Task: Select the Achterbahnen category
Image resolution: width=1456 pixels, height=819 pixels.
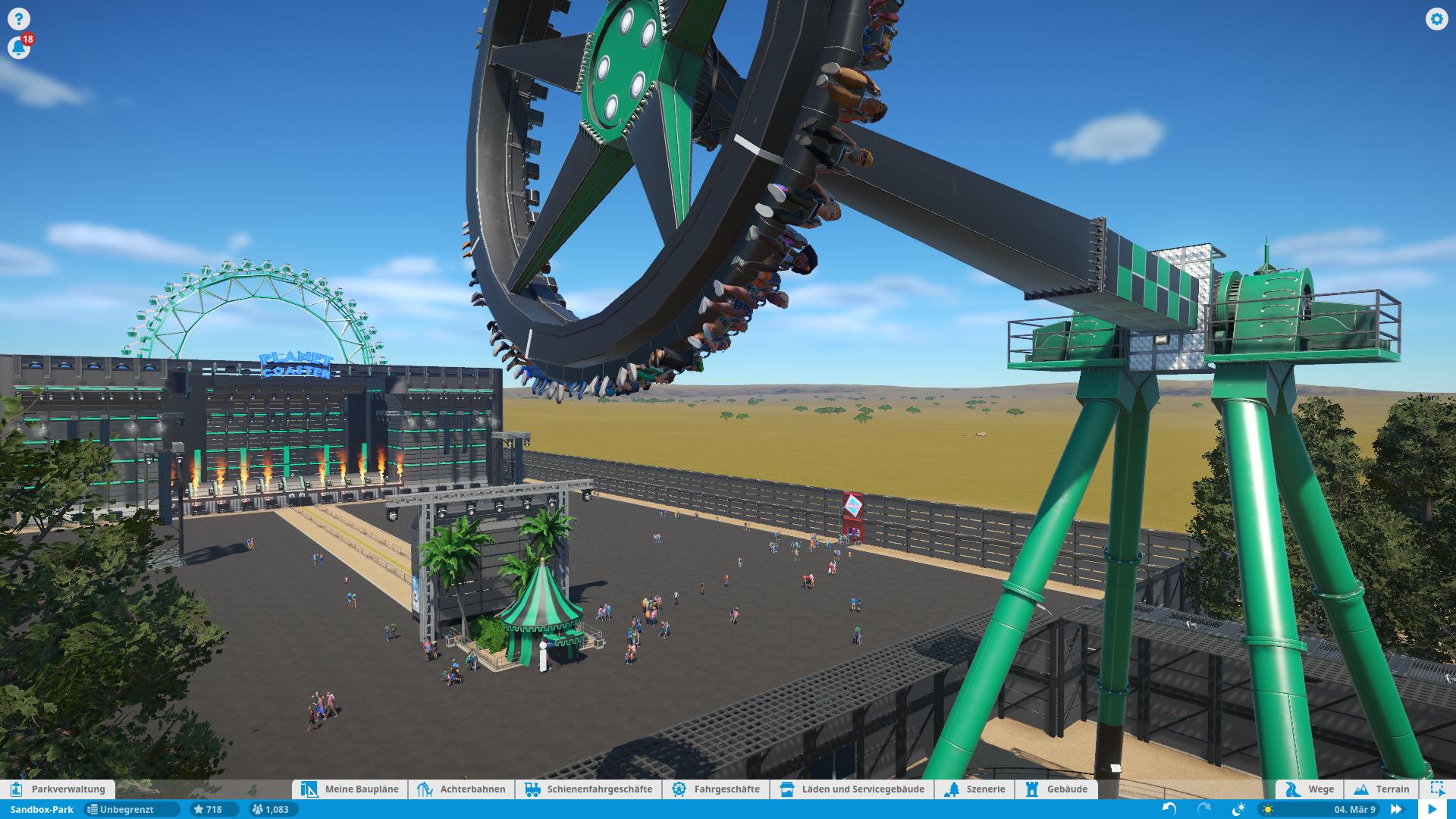Action: [x=462, y=789]
